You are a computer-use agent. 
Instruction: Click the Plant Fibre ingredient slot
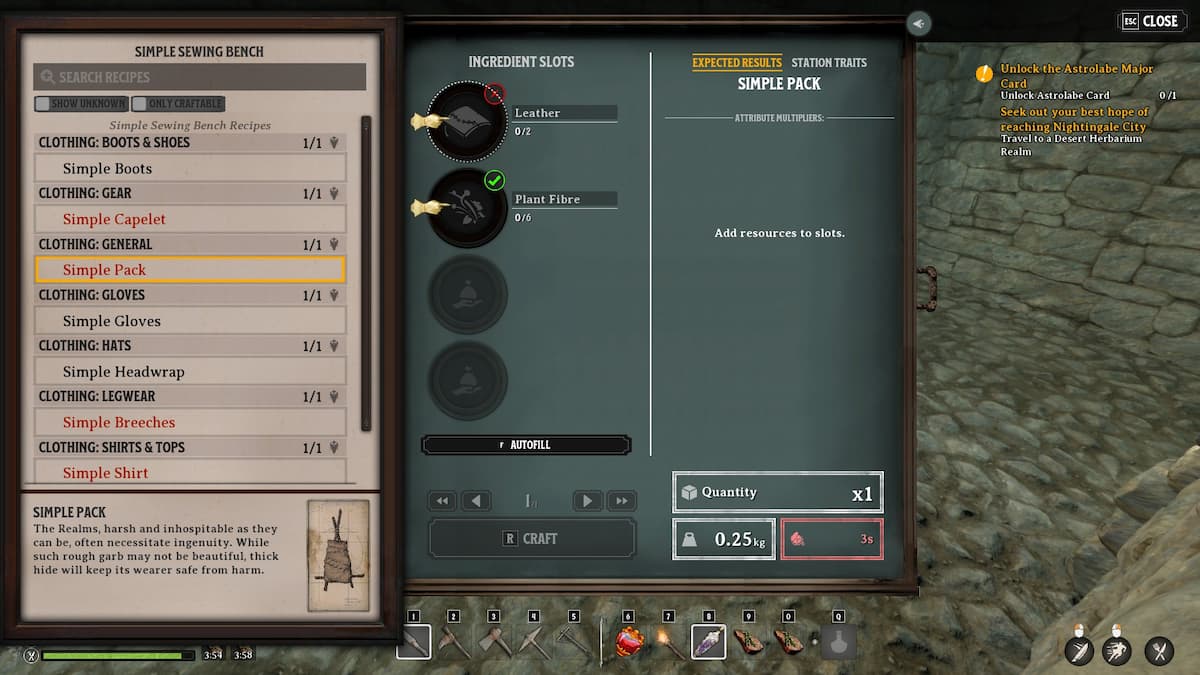pyautogui.click(x=467, y=207)
